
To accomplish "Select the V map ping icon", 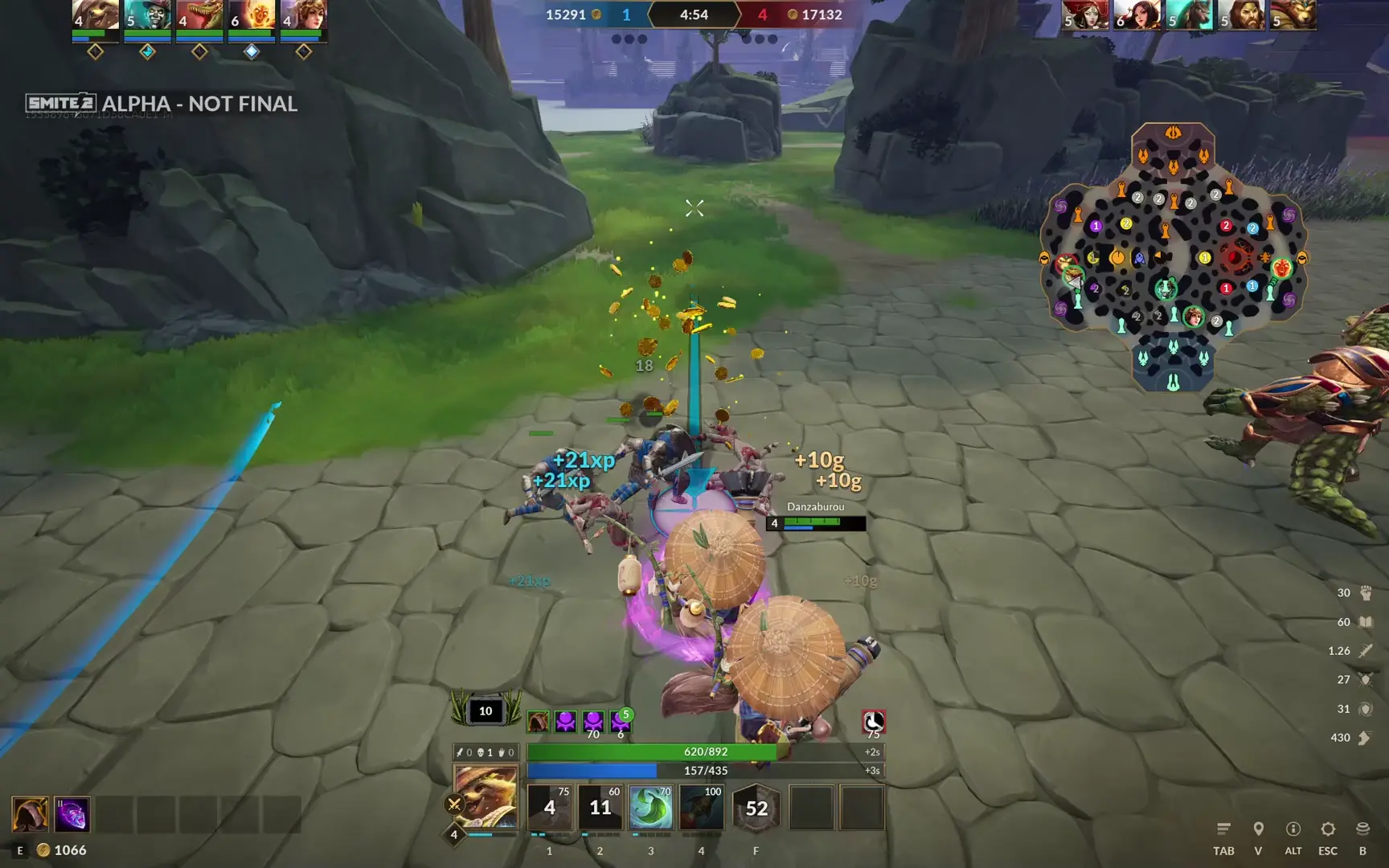I will point(1259,829).
